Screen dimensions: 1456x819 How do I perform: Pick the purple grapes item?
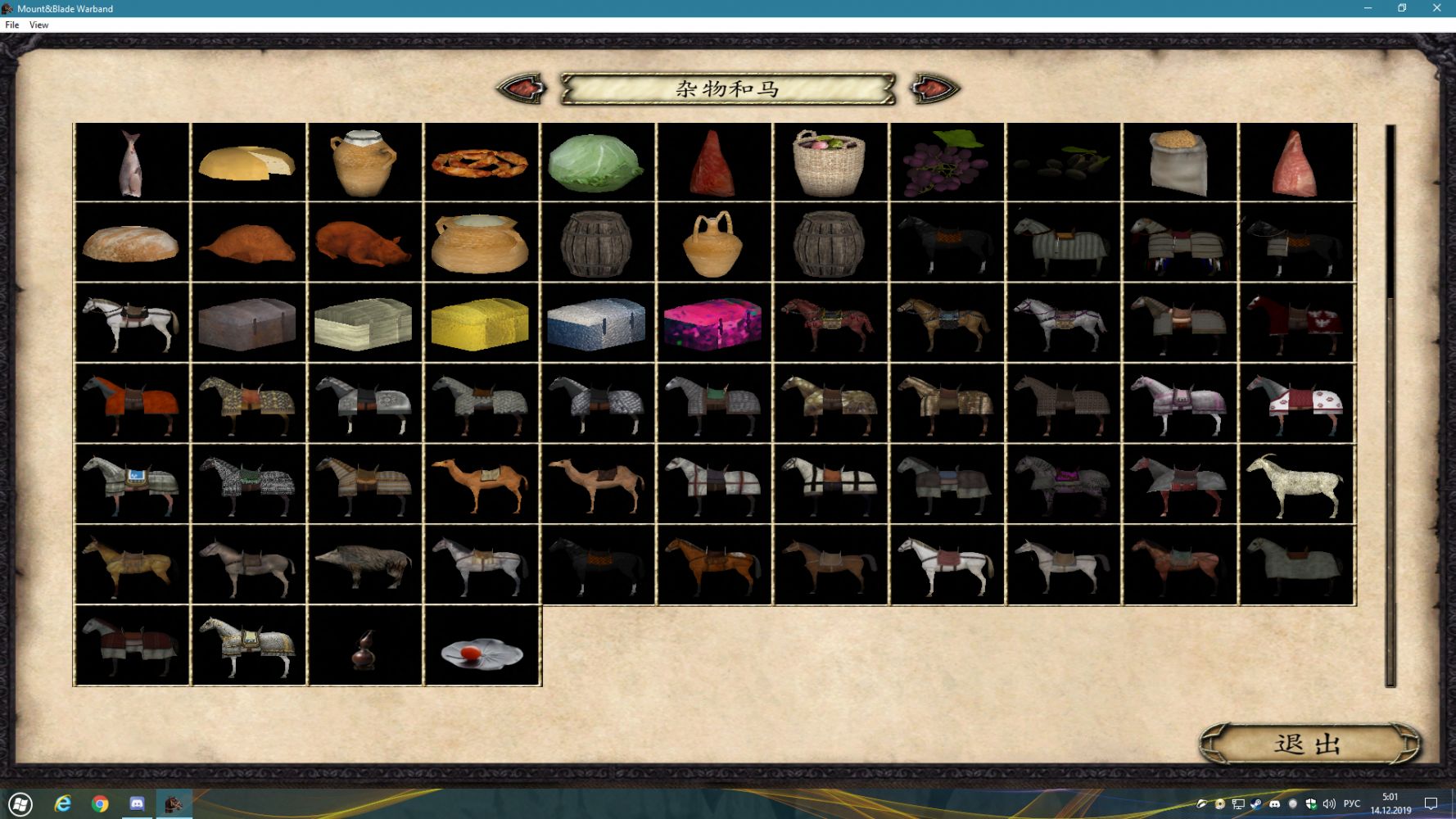pos(945,162)
